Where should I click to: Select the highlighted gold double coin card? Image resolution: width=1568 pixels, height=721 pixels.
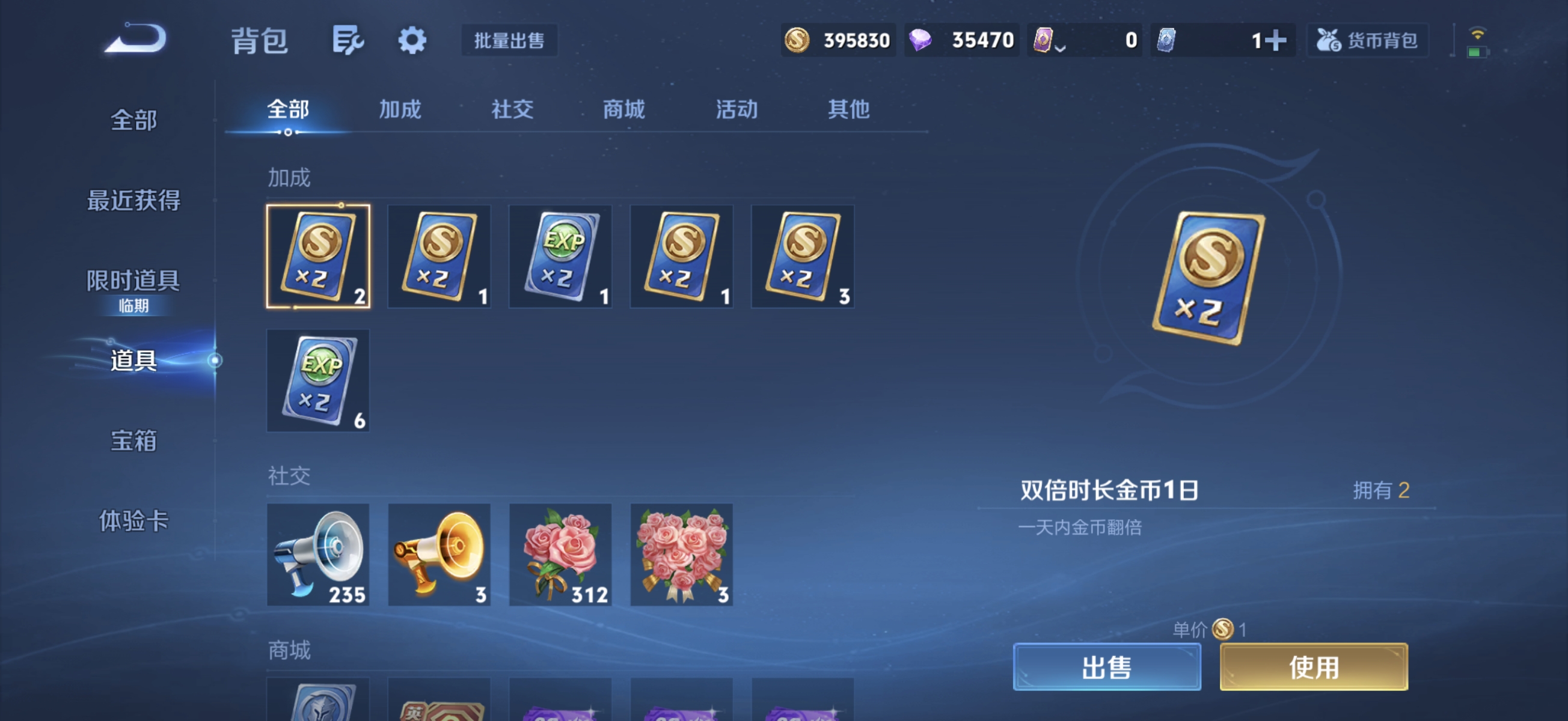317,256
